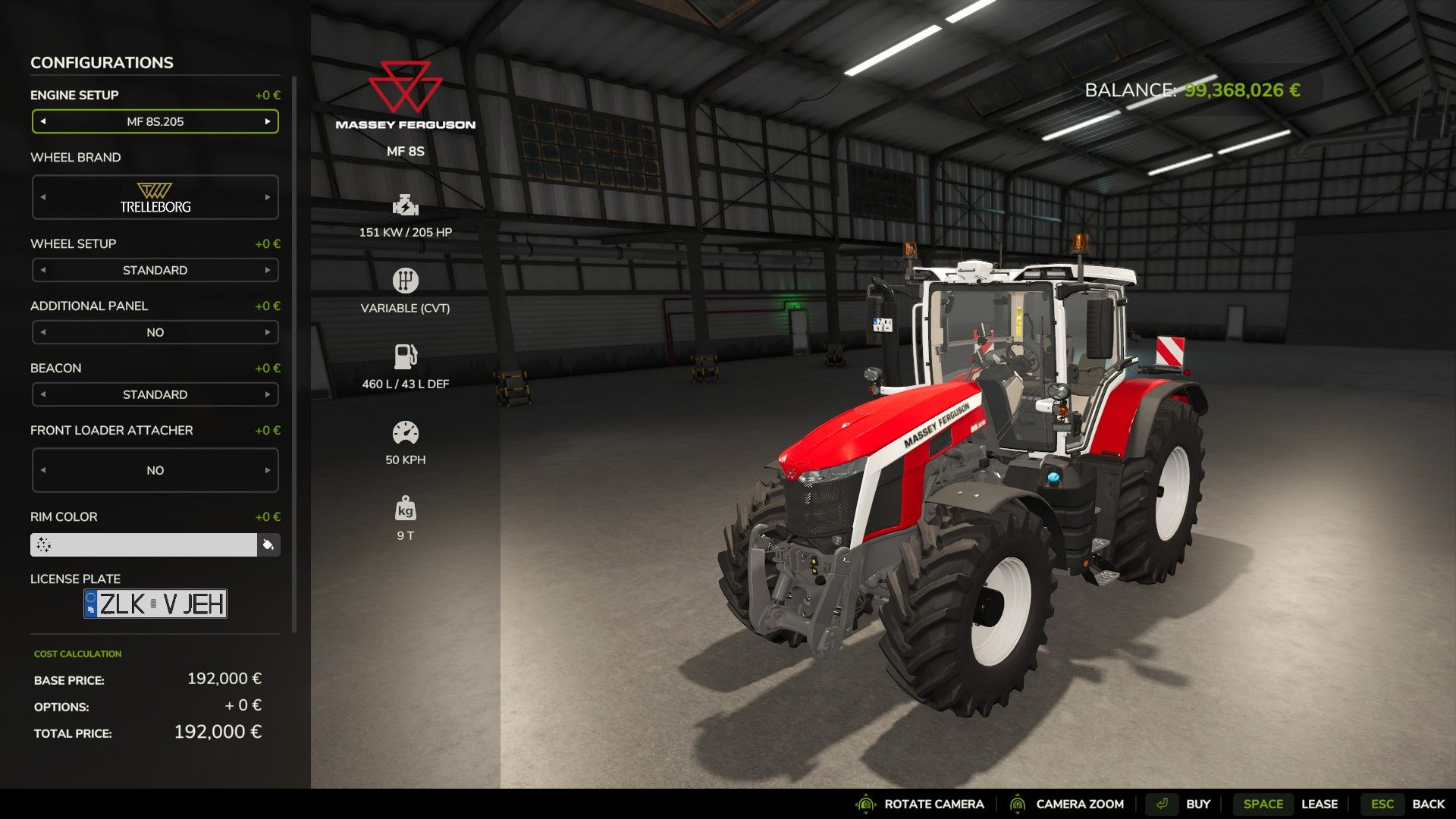This screenshot has width=1456, height=819.
Task: Choose next wheel setup option
Action: 268,270
